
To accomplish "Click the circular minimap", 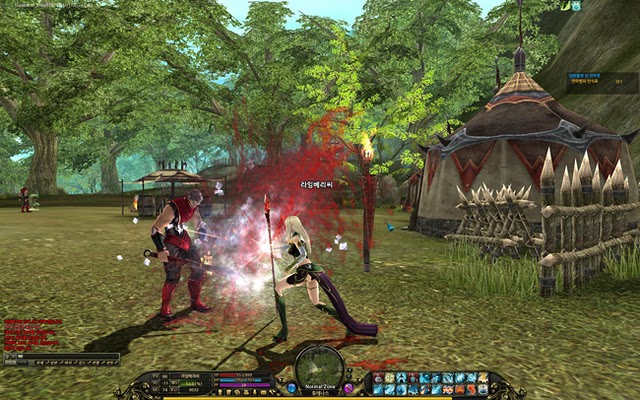I will (x=320, y=364).
